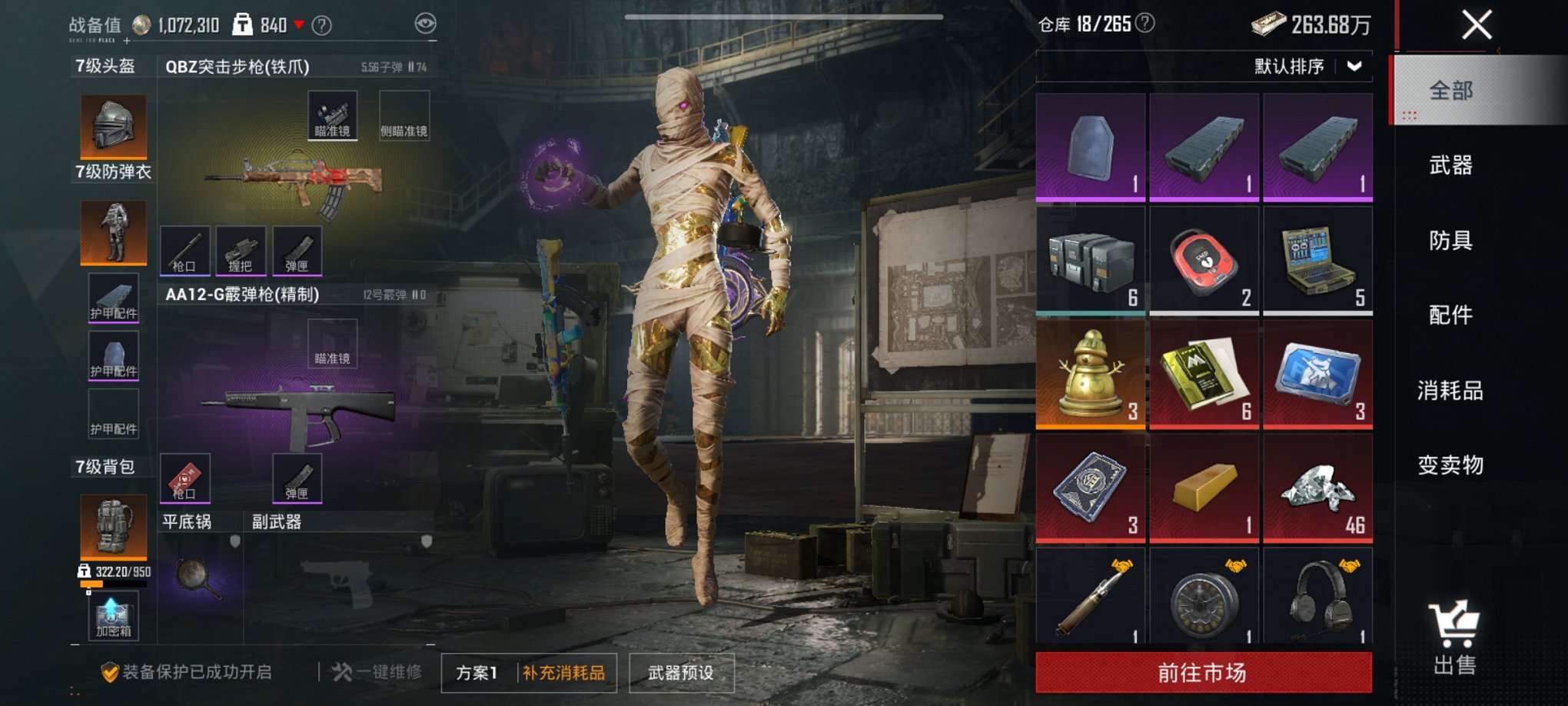The height and width of the screenshot is (706, 1568).
Task: Open the AA12-G 弹匣 magazine slot
Action: (296, 477)
